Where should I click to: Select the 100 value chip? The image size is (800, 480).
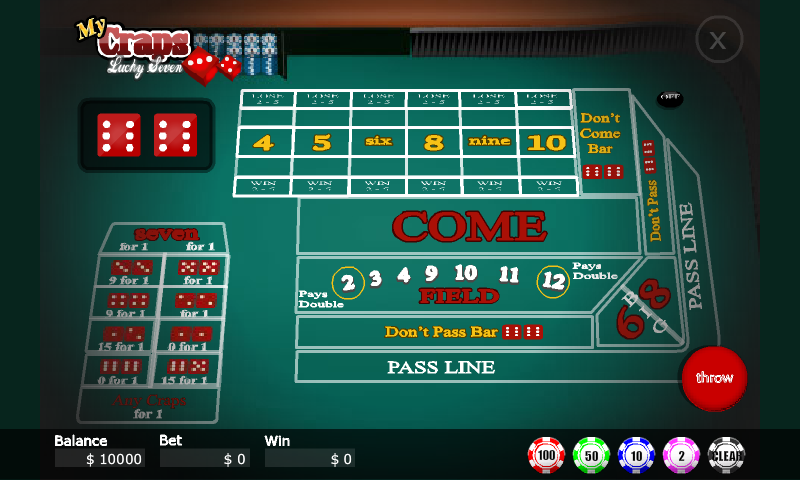click(x=546, y=455)
